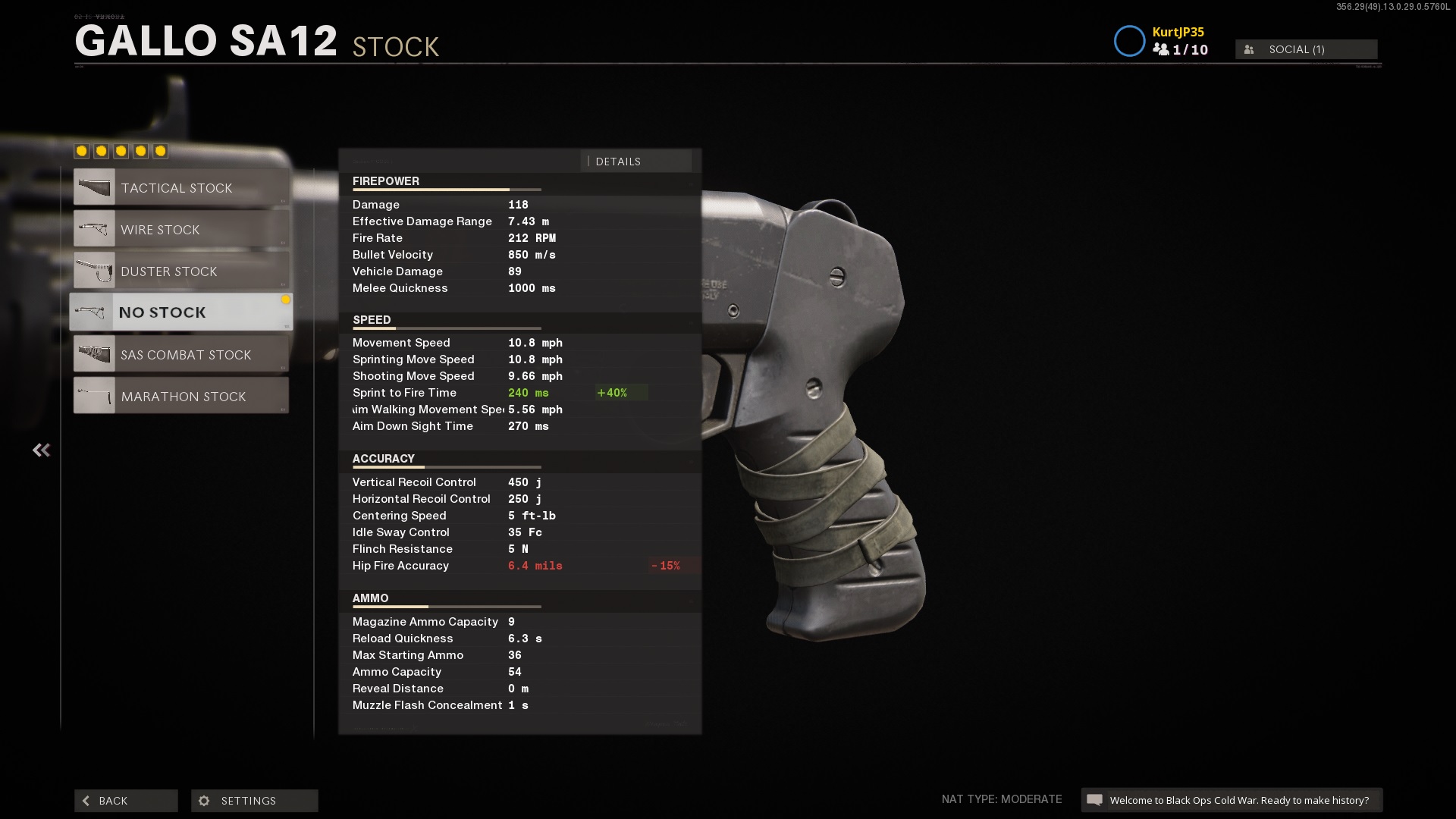Collapse panel with the double-arrow icon
Viewport: 1456px width, 819px height.
(x=41, y=450)
